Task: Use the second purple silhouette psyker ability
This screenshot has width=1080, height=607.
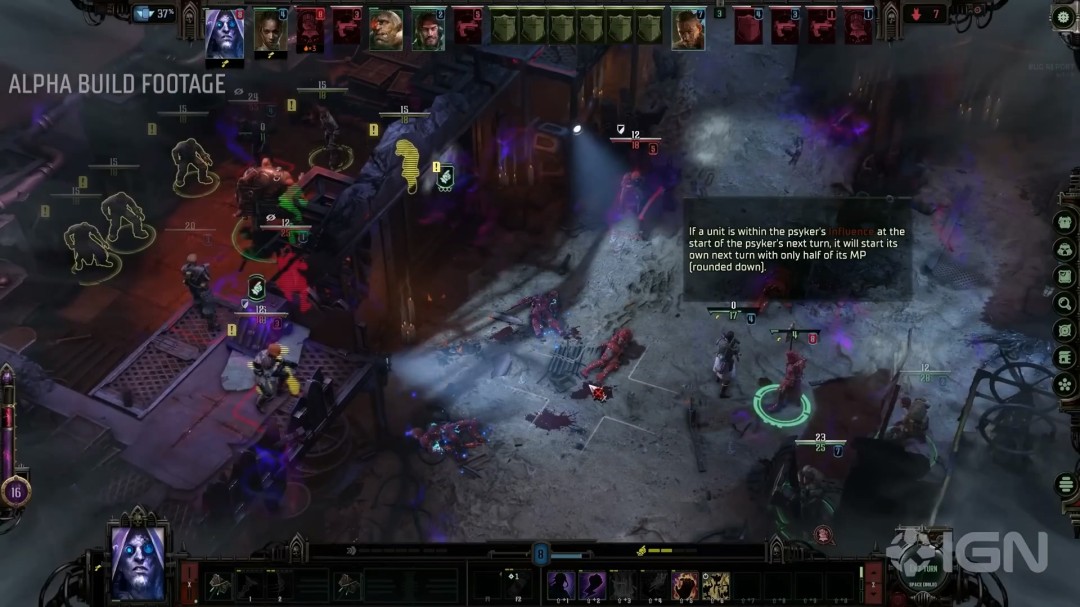Action: [593, 584]
